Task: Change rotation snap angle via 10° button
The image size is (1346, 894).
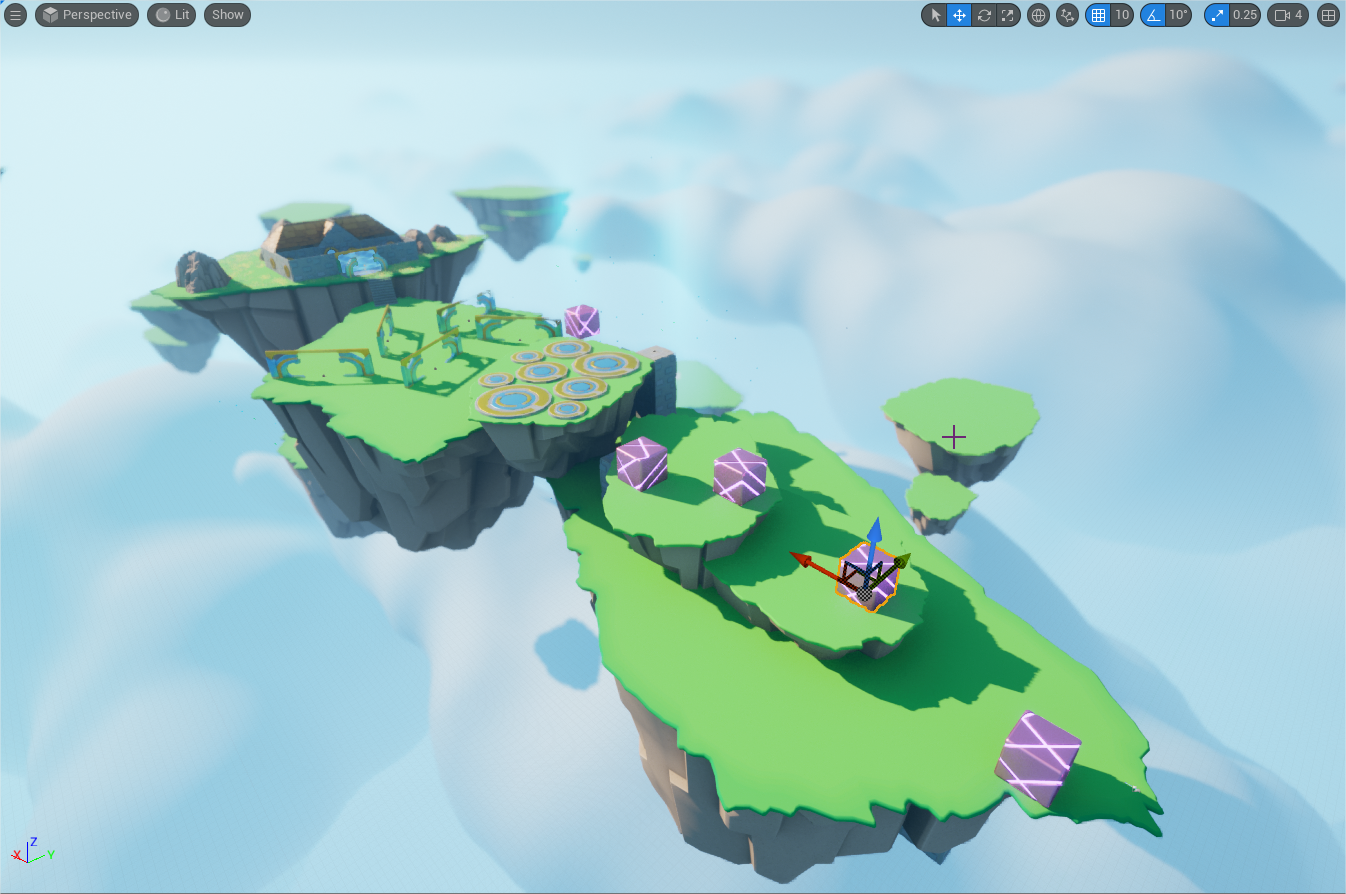Action: pos(1178,15)
